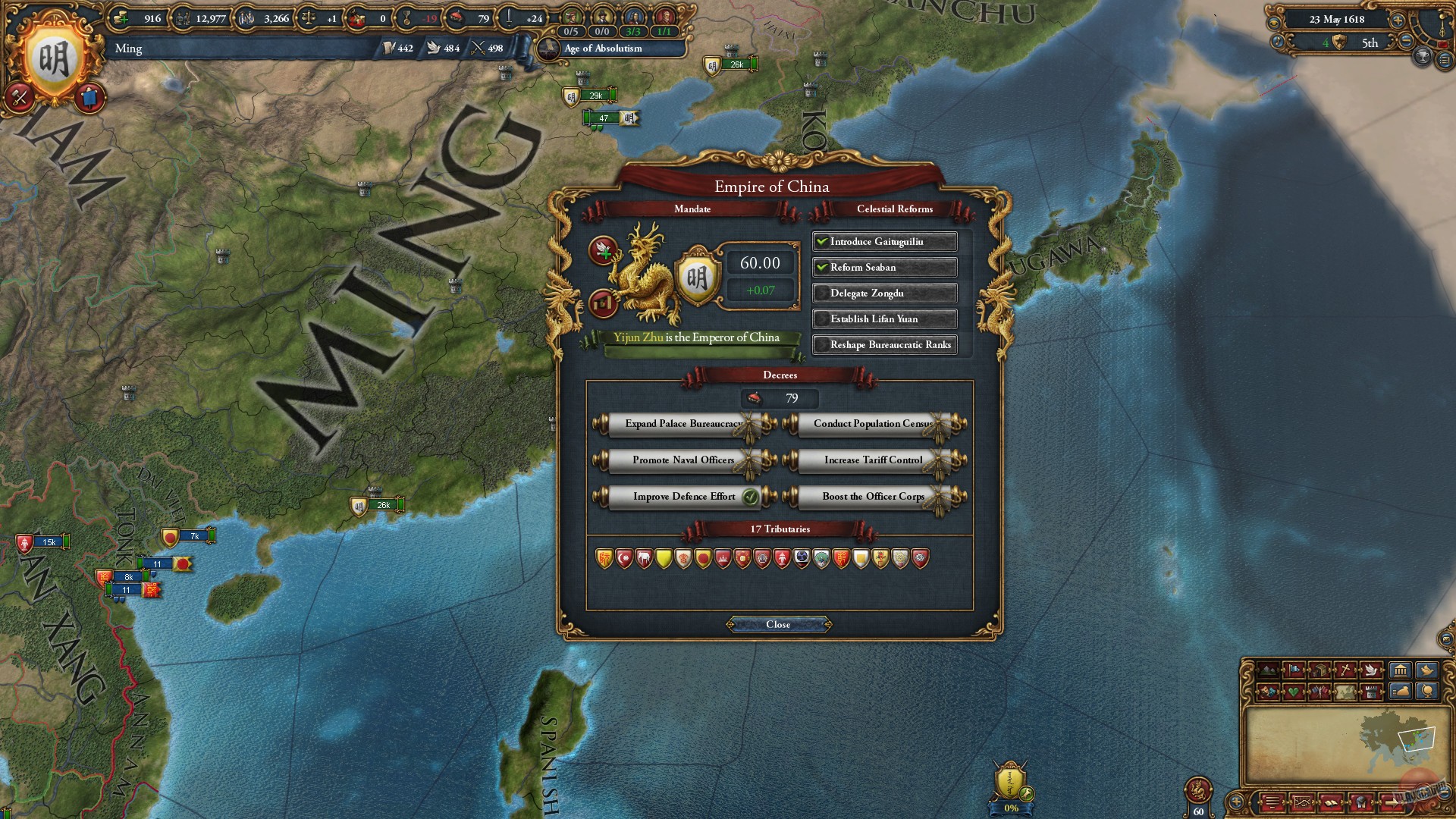Select the 29k Ming army on the map
The width and height of the screenshot is (1456, 819).
click(x=595, y=96)
